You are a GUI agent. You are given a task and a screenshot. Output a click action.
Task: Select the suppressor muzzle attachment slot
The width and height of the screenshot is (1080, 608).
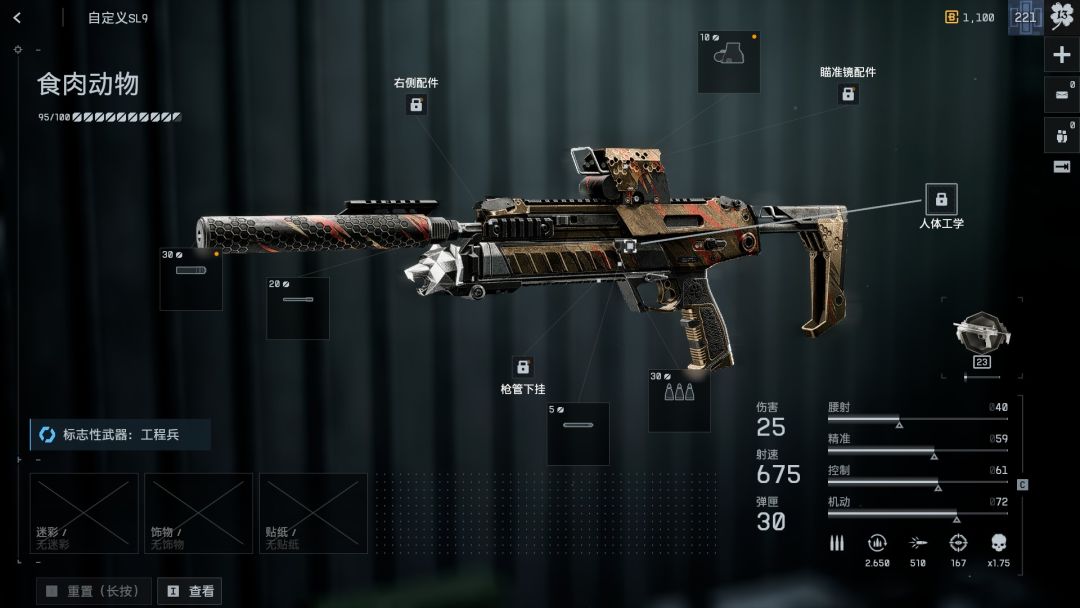pos(191,279)
